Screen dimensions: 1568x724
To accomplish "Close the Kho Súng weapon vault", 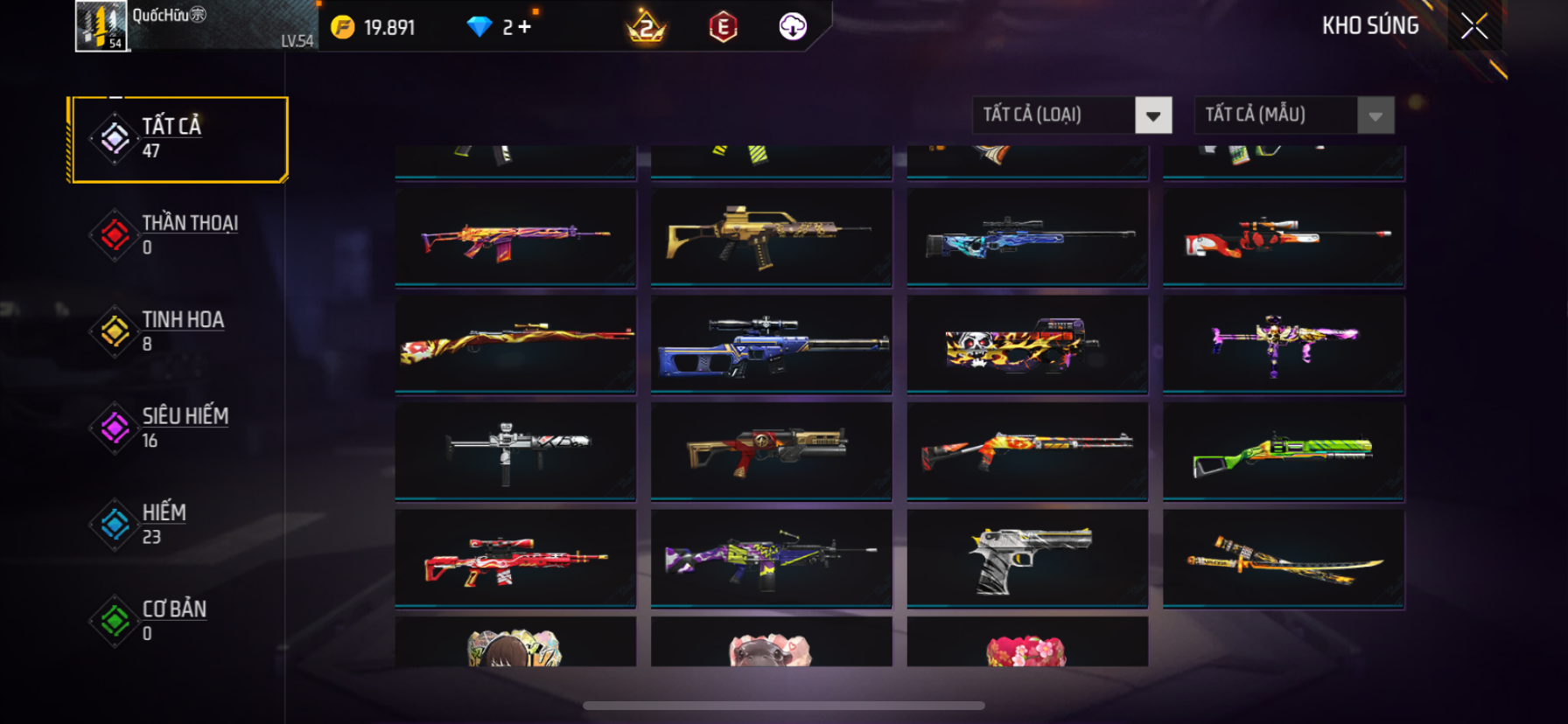I will tap(1474, 27).
